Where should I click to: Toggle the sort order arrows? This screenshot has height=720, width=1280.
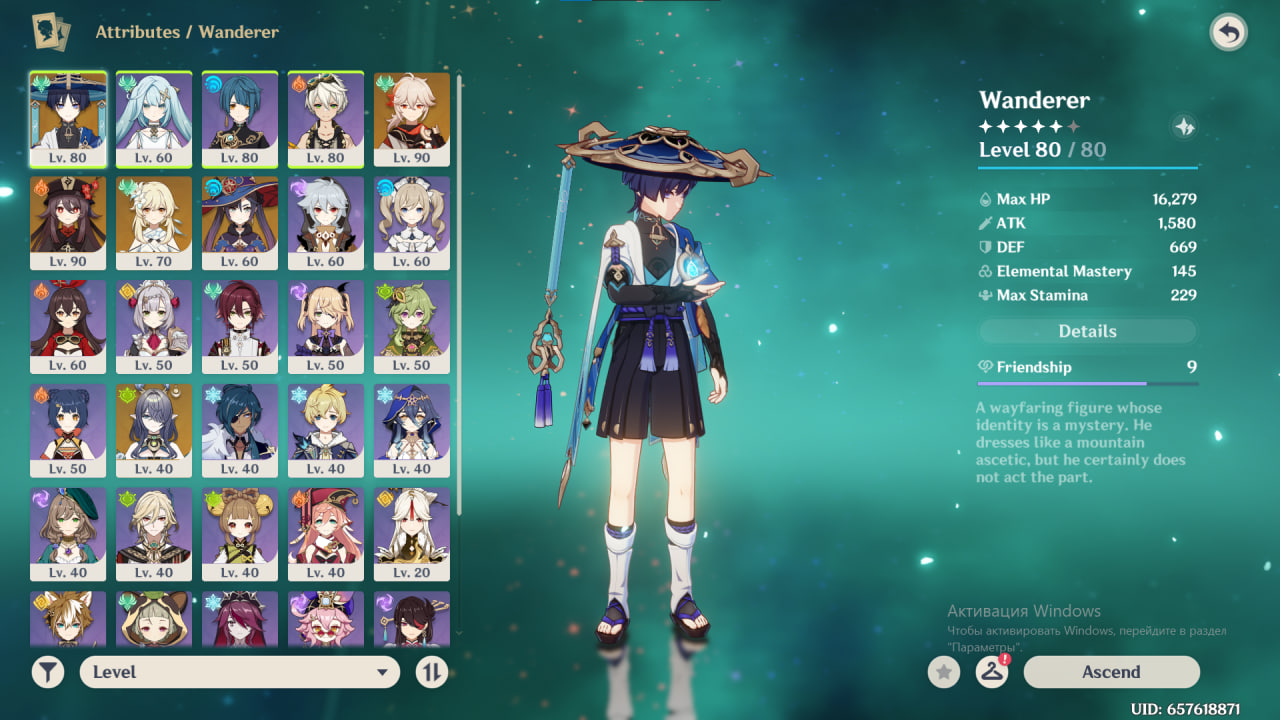pyautogui.click(x=431, y=672)
